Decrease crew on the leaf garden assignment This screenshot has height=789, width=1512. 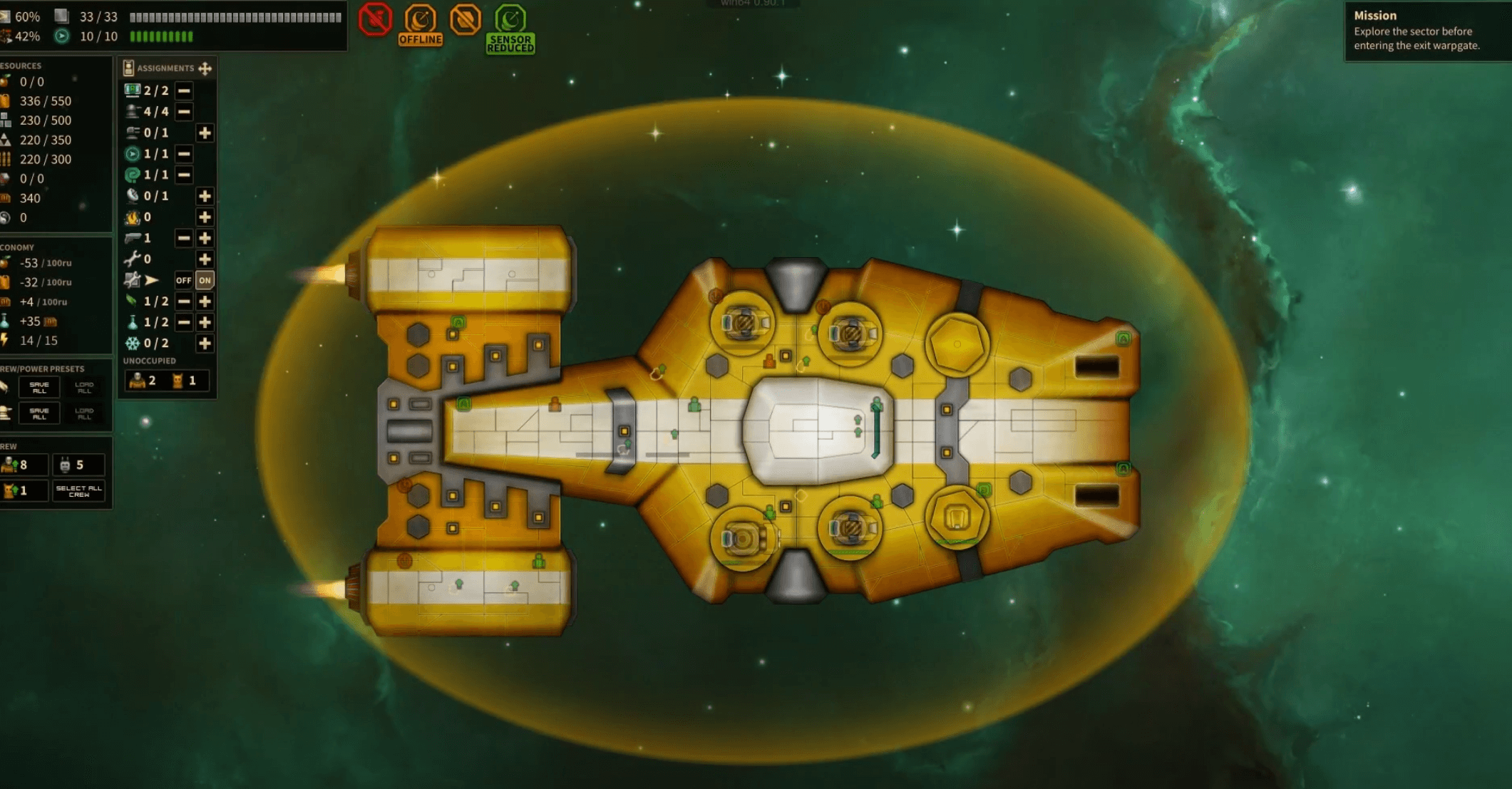click(183, 301)
